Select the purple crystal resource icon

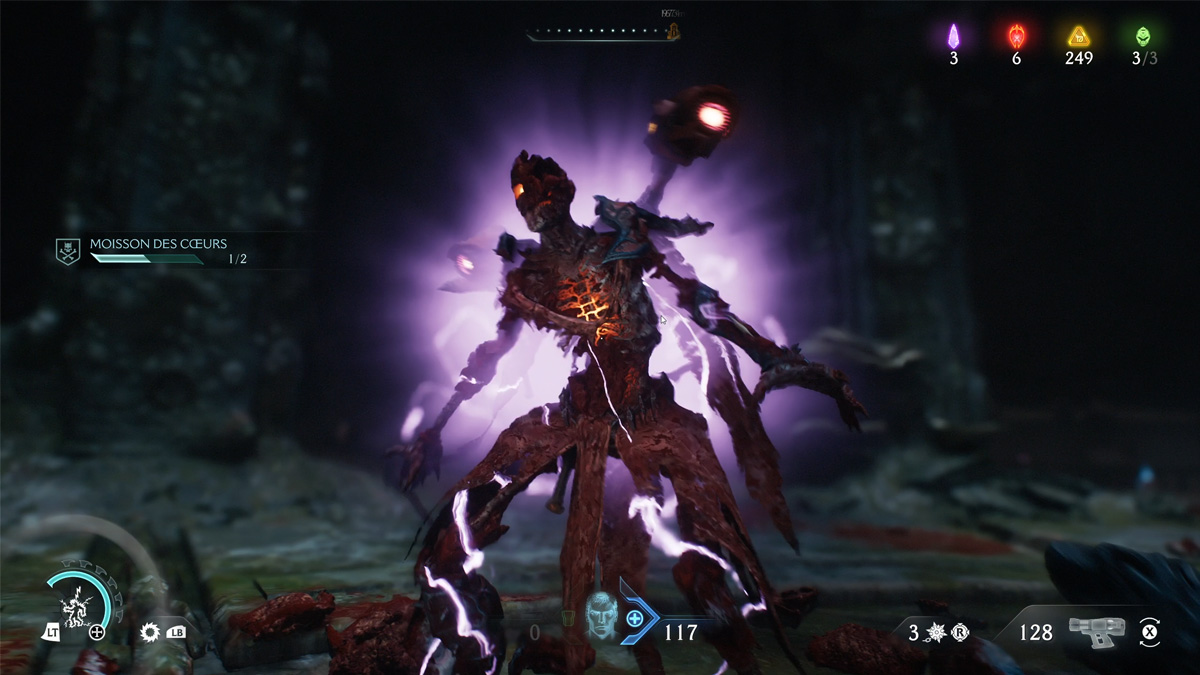coord(953,36)
